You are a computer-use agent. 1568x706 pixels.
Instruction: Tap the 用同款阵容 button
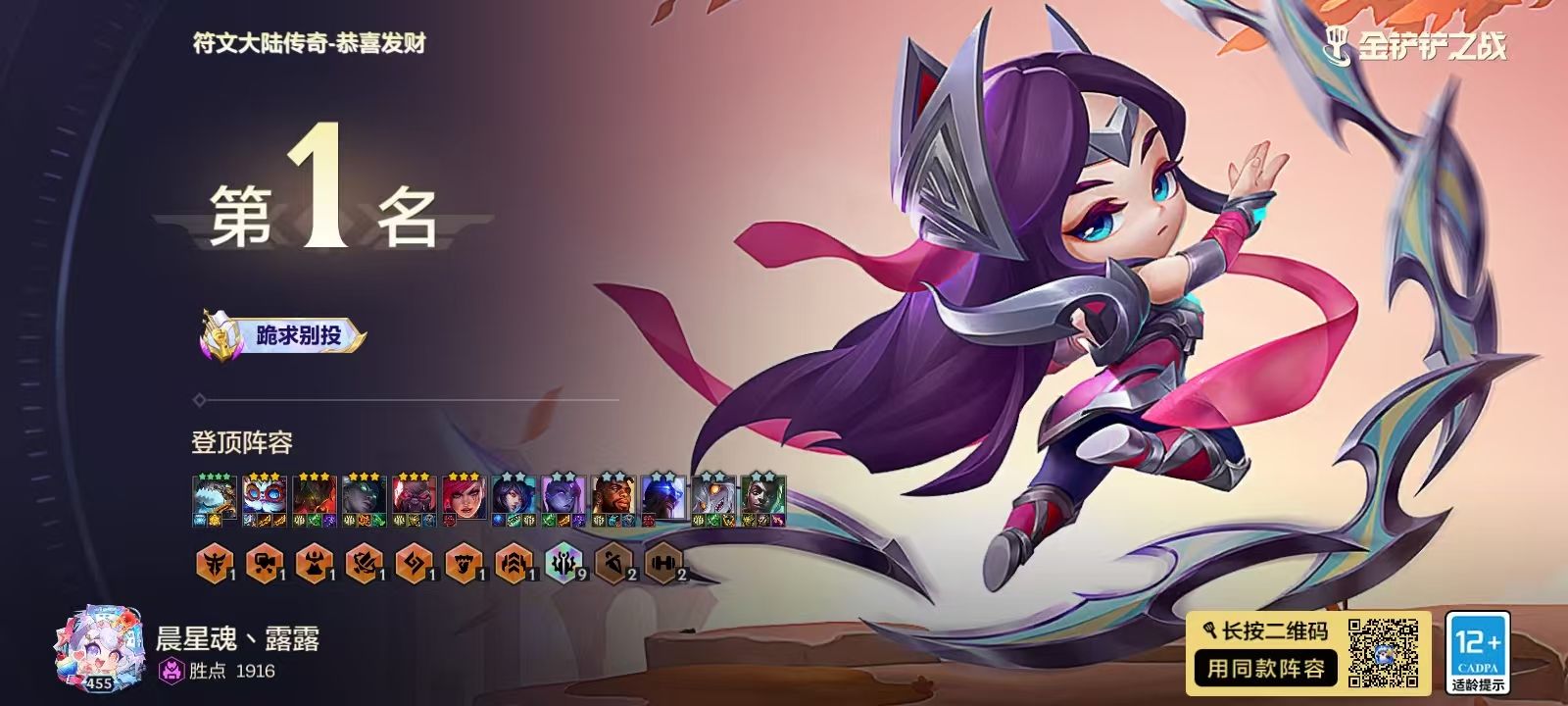(1265, 669)
